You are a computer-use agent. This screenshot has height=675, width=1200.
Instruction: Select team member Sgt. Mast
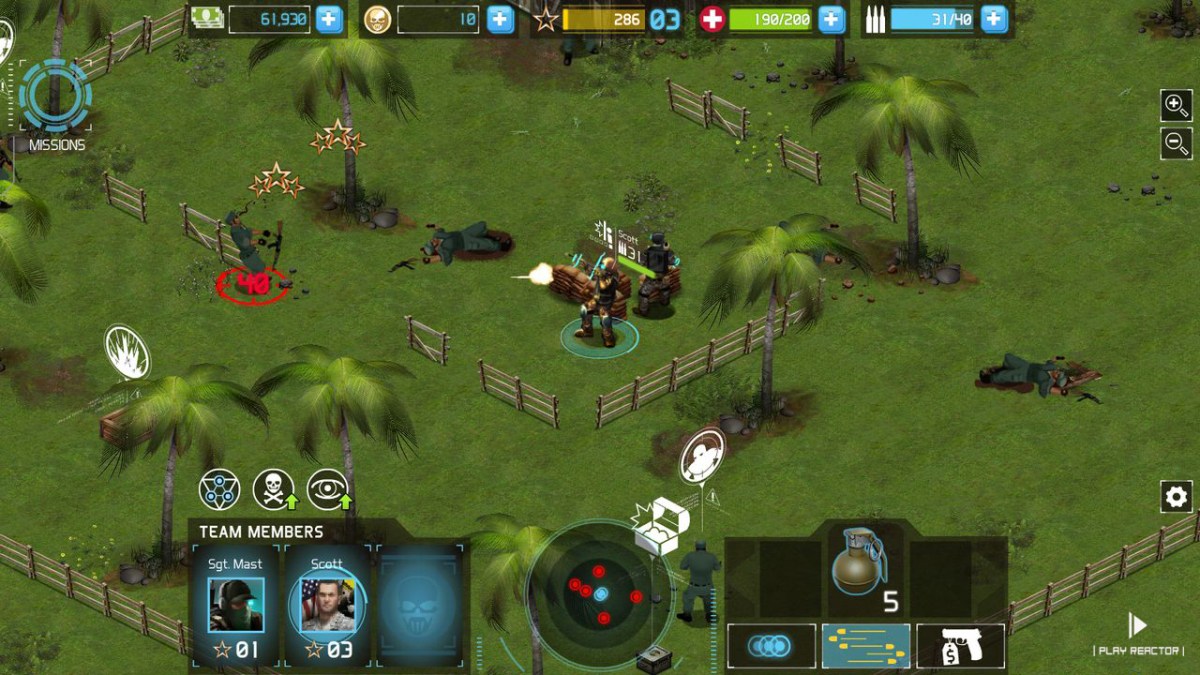pos(236,604)
